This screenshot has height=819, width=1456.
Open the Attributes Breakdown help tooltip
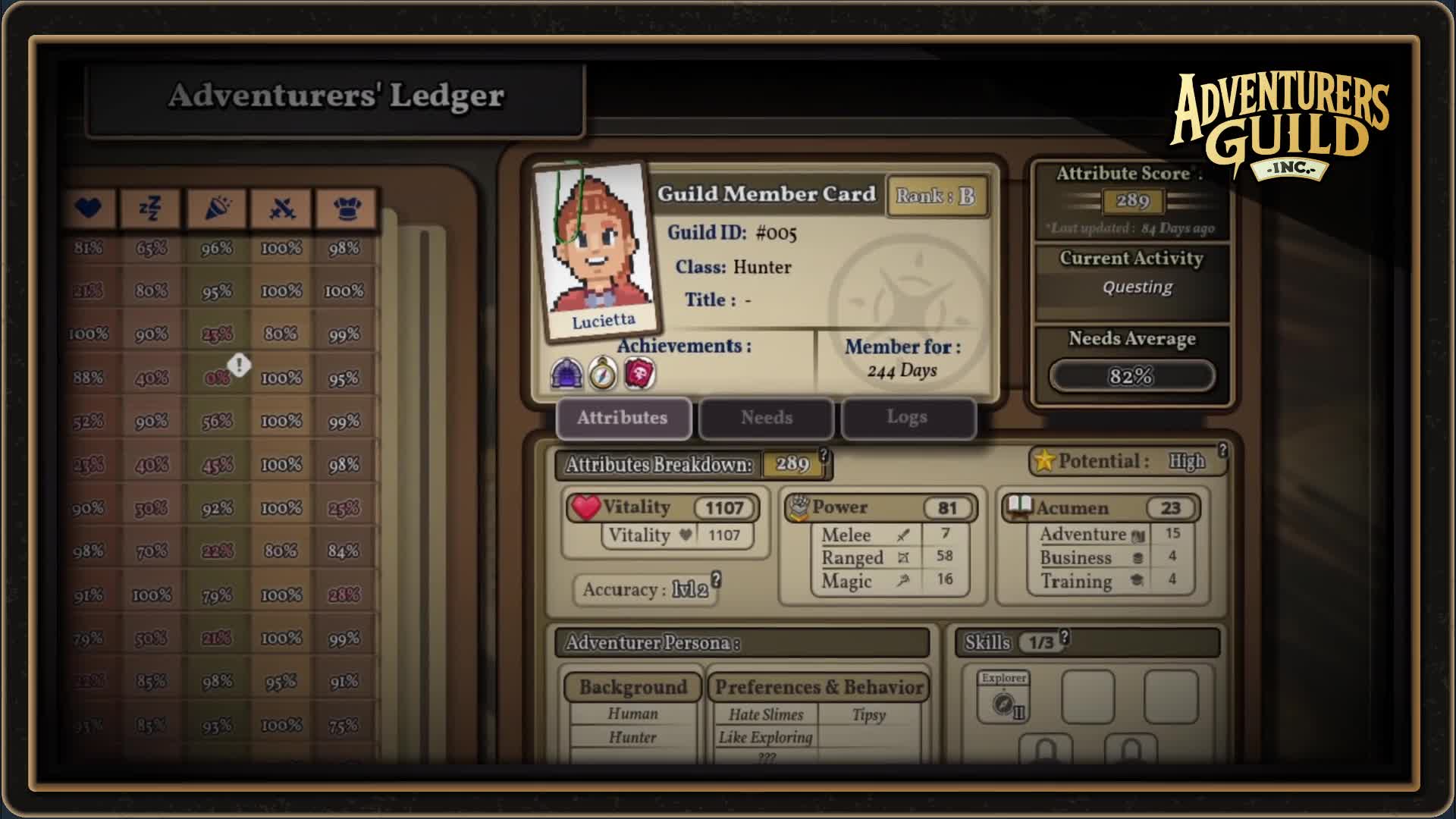pos(824,456)
